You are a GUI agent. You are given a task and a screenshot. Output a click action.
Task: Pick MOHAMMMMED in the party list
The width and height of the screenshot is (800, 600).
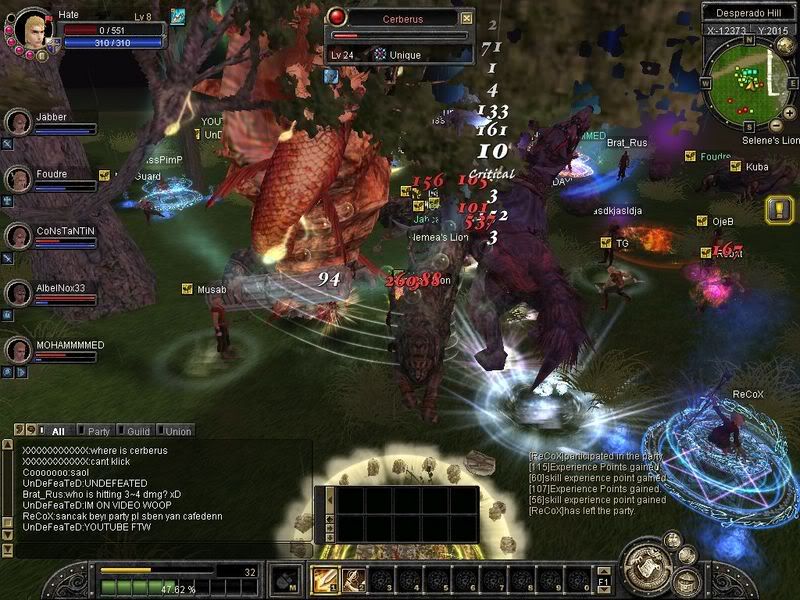(19, 351)
